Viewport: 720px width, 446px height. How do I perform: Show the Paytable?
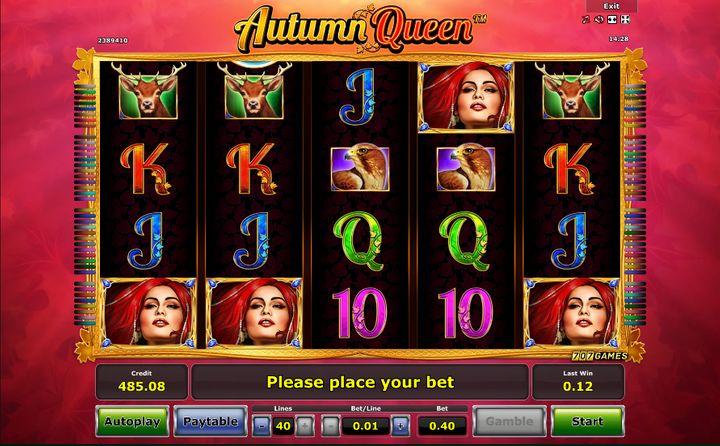click(x=211, y=421)
